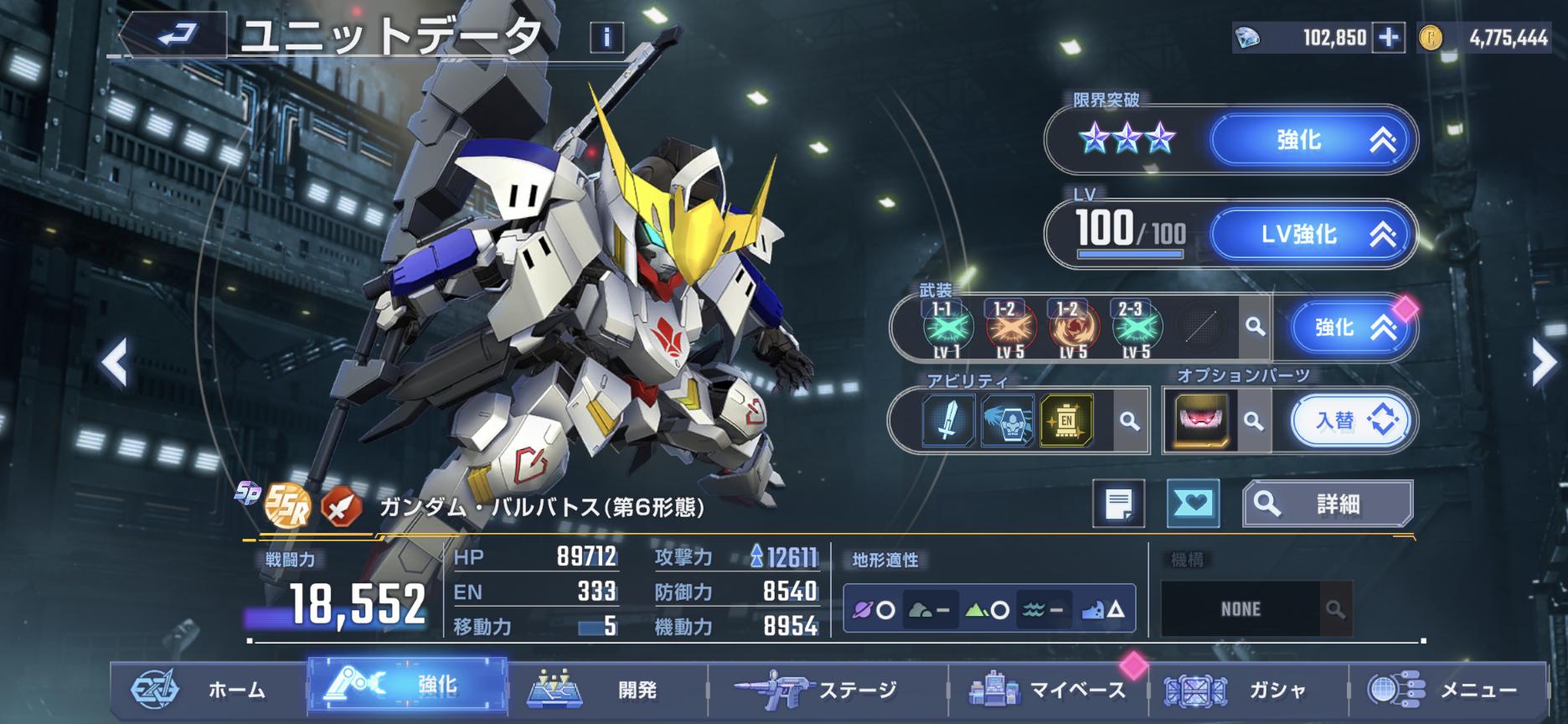Add more diamonds with the plus button

coord(1388,38)
